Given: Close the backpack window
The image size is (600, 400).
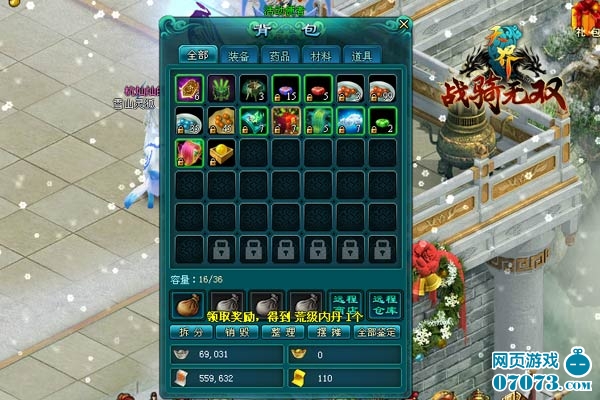Looking at the screenshot, I should coord(403,23).
